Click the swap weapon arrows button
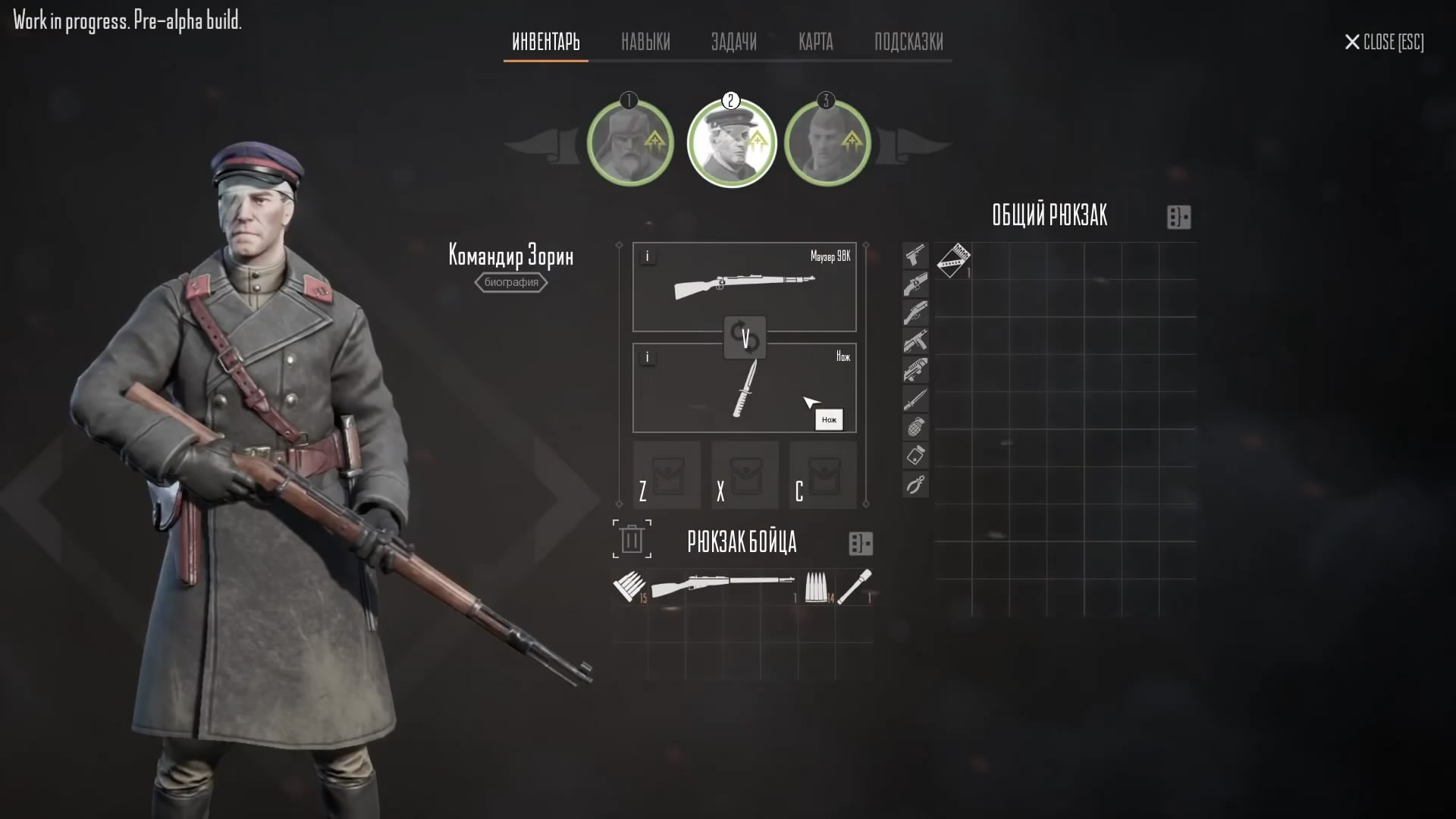 (x=746, y=337)
